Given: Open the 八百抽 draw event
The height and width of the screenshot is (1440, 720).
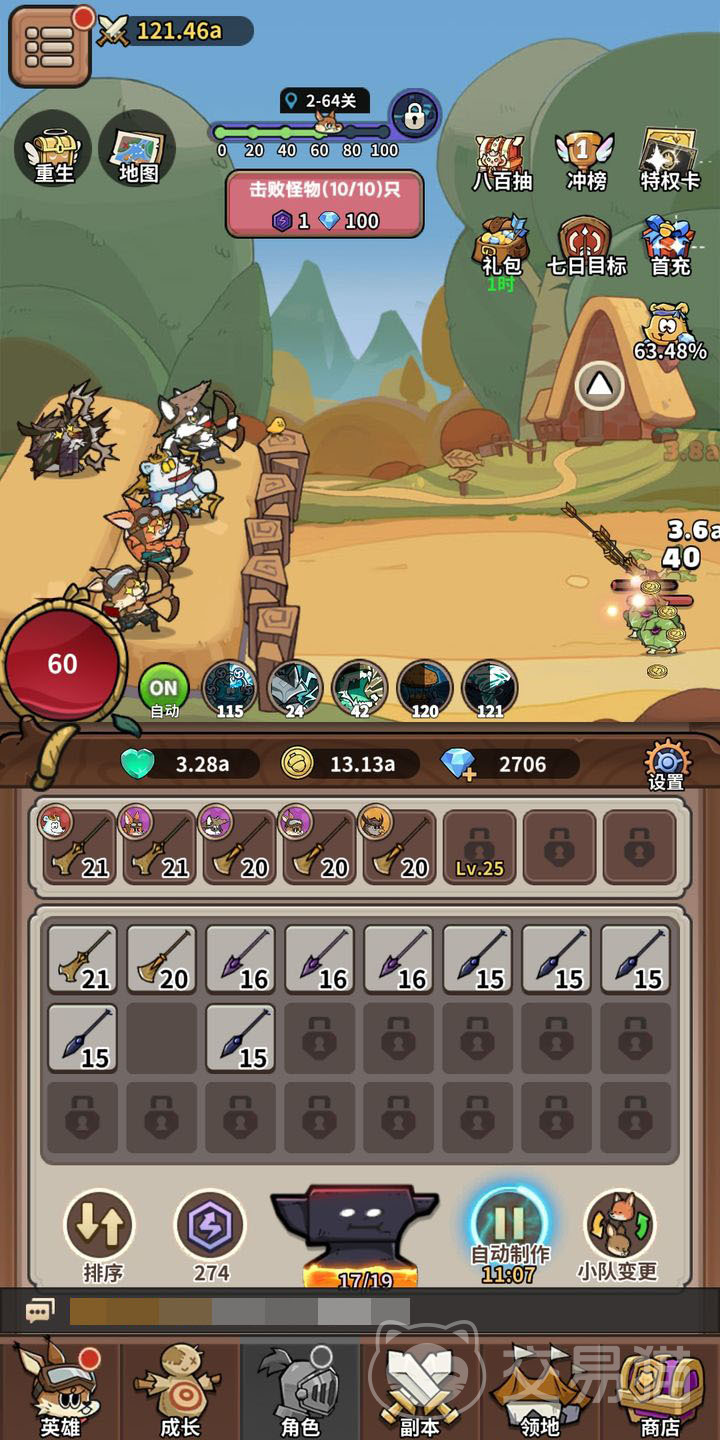Looking at the screenshot, I should (502, 162).
